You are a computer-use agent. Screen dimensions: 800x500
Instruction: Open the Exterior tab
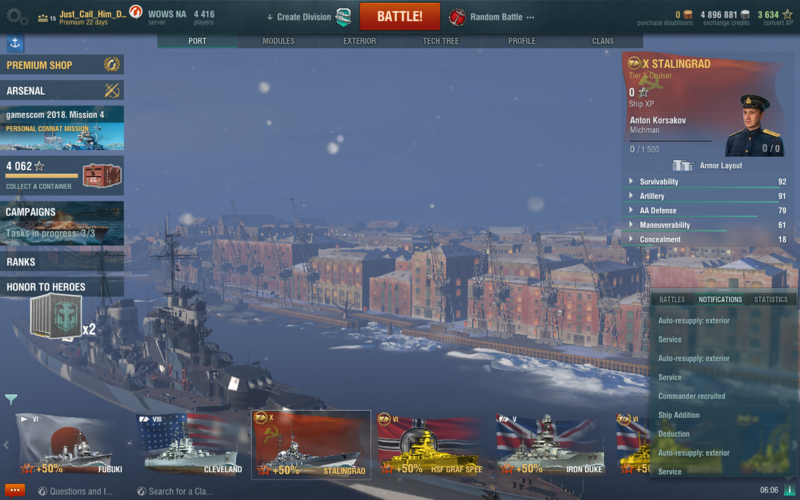(359, 41)
